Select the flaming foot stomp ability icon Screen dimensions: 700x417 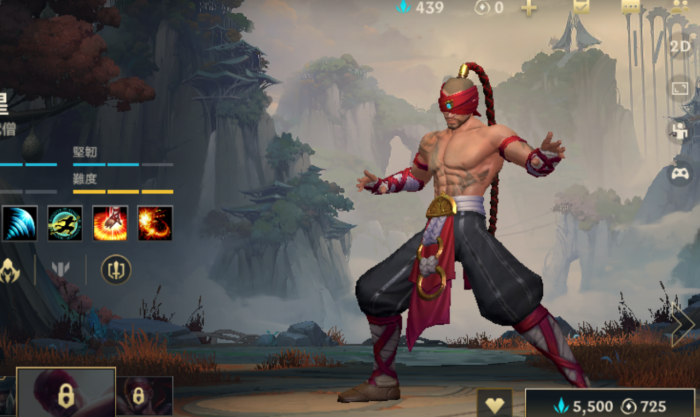(x=110, y=222)
